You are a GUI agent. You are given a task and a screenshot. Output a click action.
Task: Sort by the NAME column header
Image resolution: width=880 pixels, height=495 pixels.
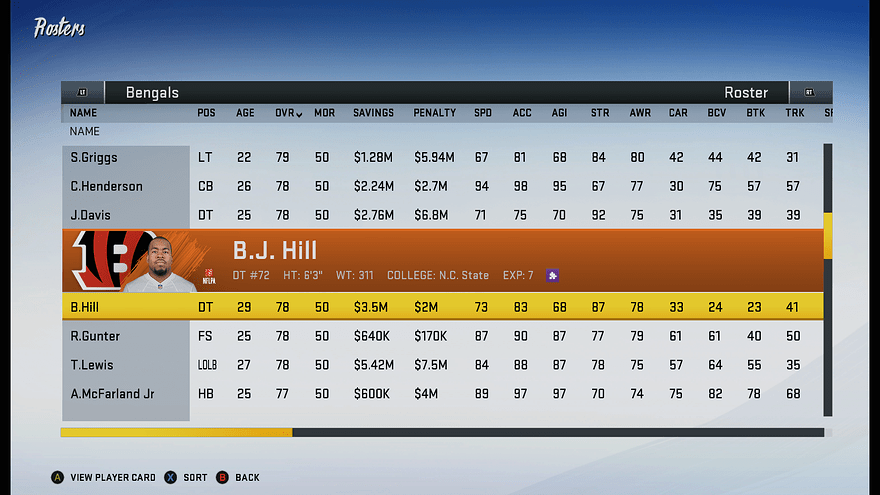coord(83,113)
